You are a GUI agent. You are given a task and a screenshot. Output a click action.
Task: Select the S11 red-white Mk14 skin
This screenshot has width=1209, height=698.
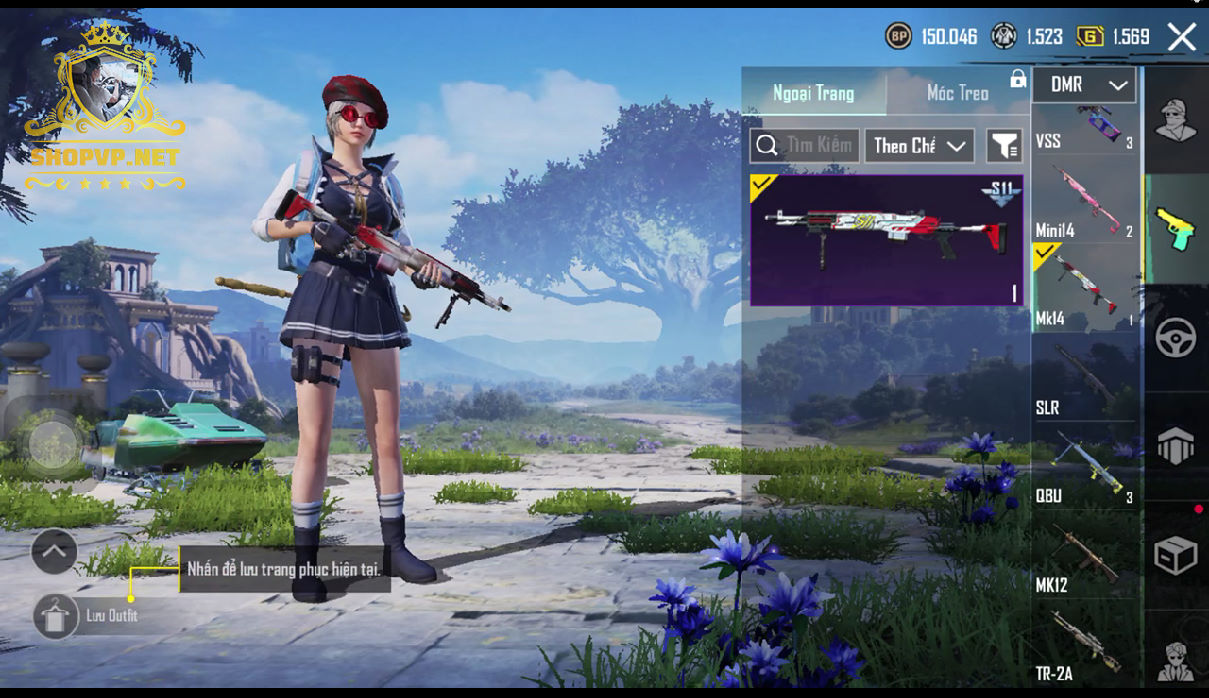coord(886,240)
